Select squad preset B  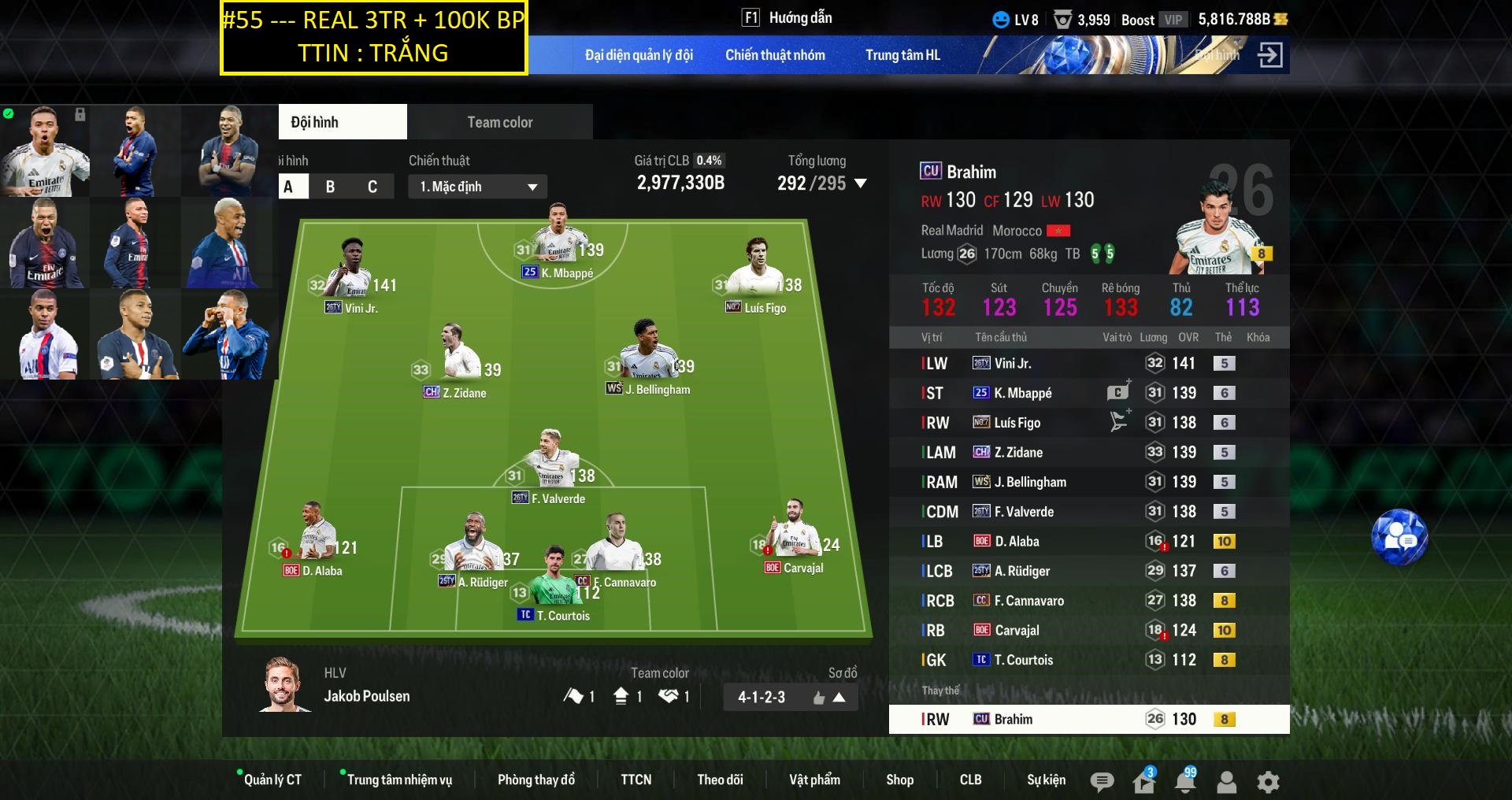pos(331,187)
